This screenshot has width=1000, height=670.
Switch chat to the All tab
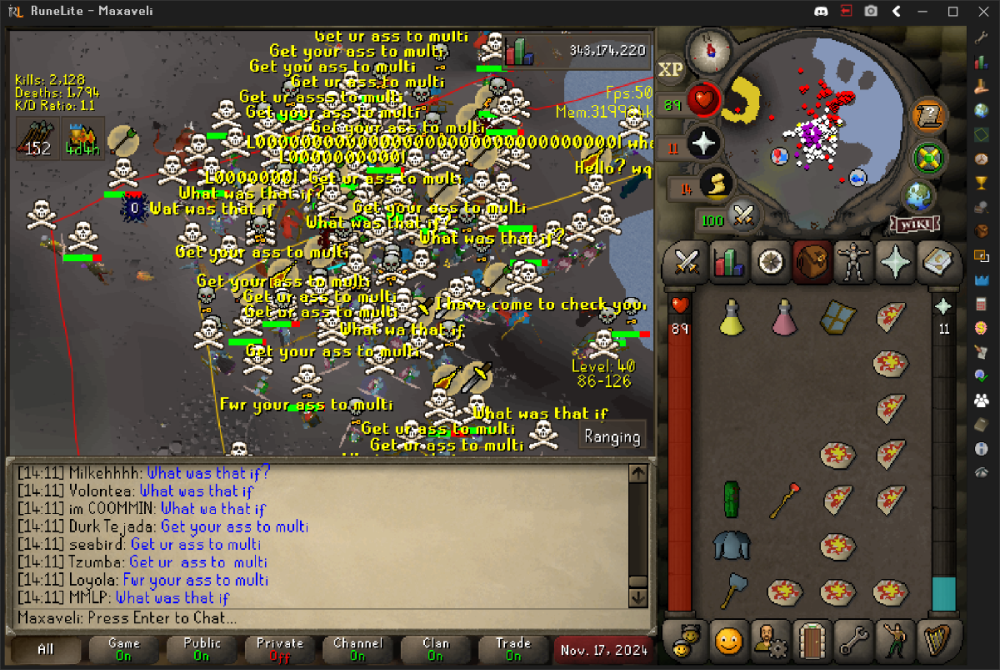(x=45, y=649)
